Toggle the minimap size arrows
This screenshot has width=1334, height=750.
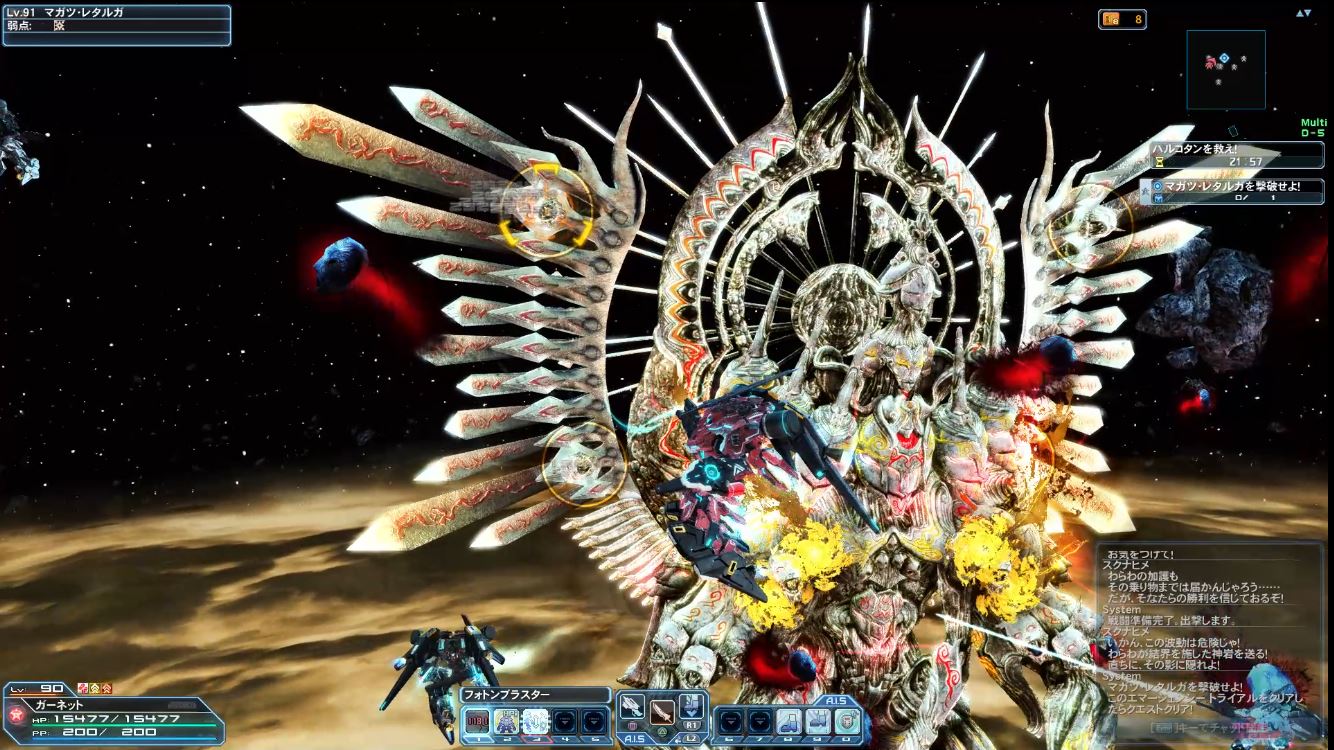click(x=1303, y=13)
